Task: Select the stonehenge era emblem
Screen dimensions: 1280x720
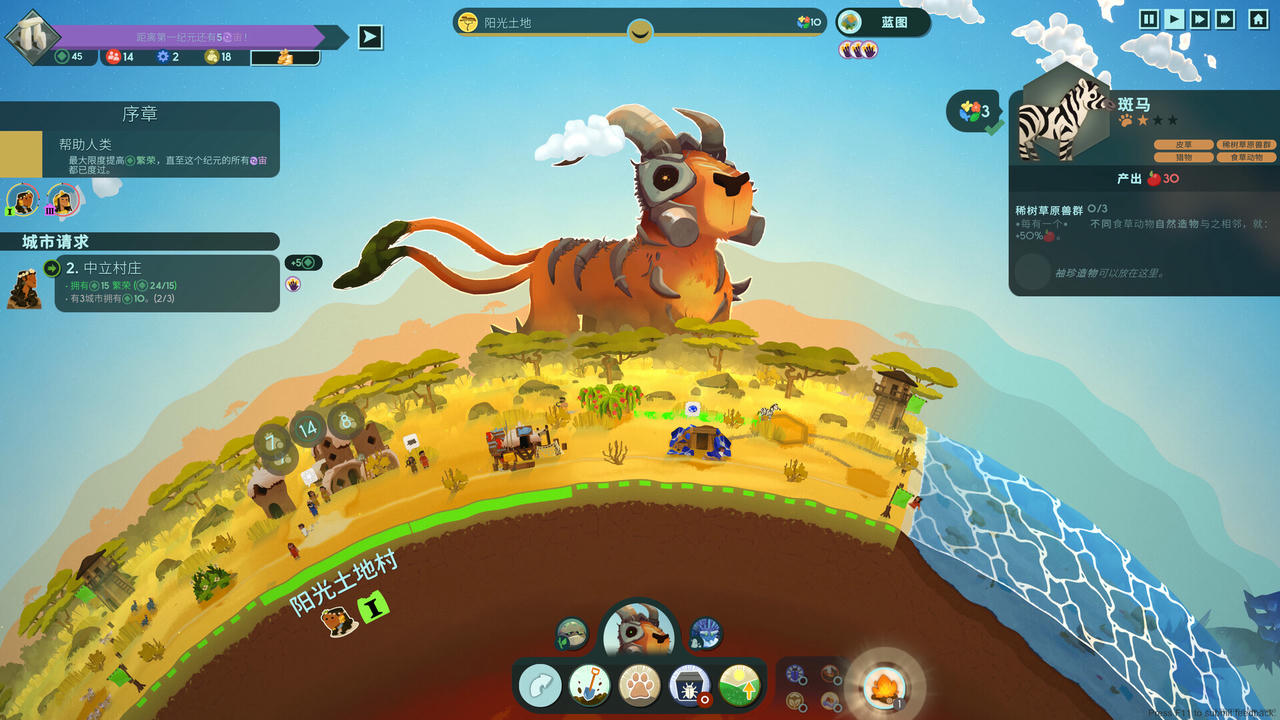Action: point(28,35)
